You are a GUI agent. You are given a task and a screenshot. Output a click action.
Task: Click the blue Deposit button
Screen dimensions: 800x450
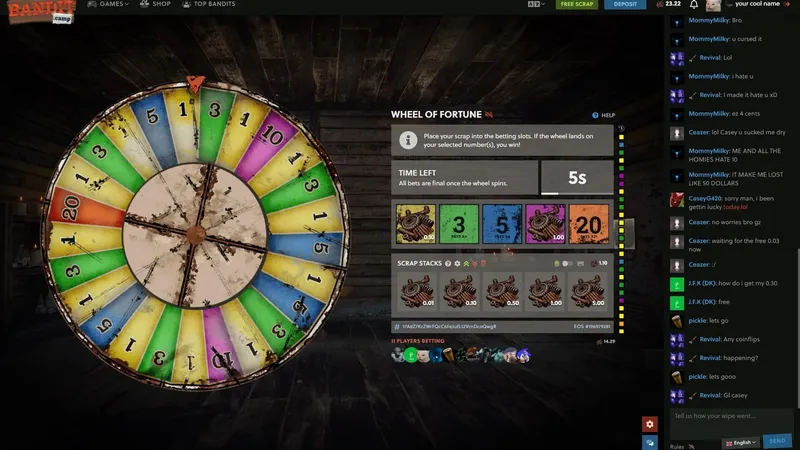pos(625,4)
